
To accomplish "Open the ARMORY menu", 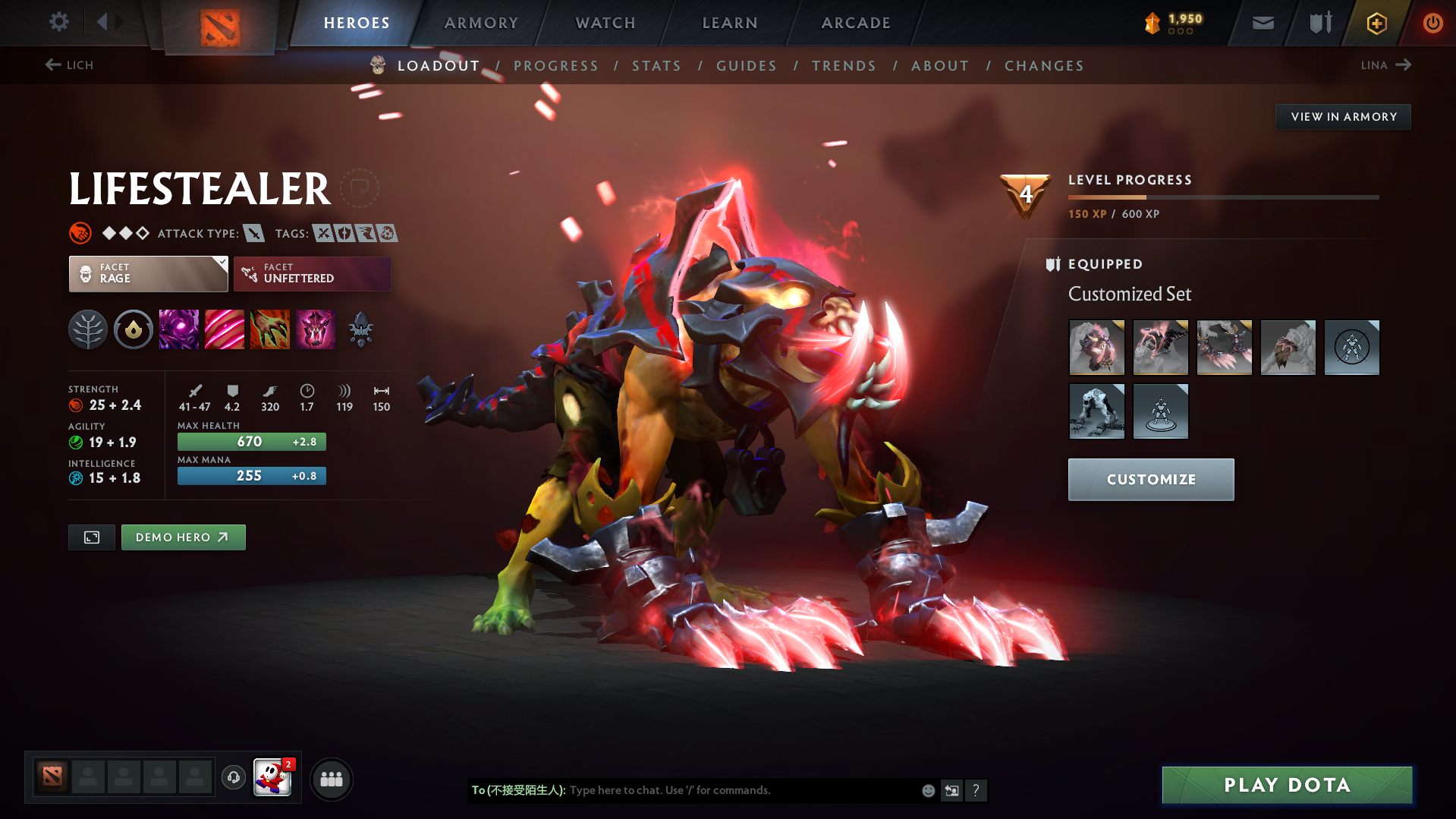I will 481,23.
